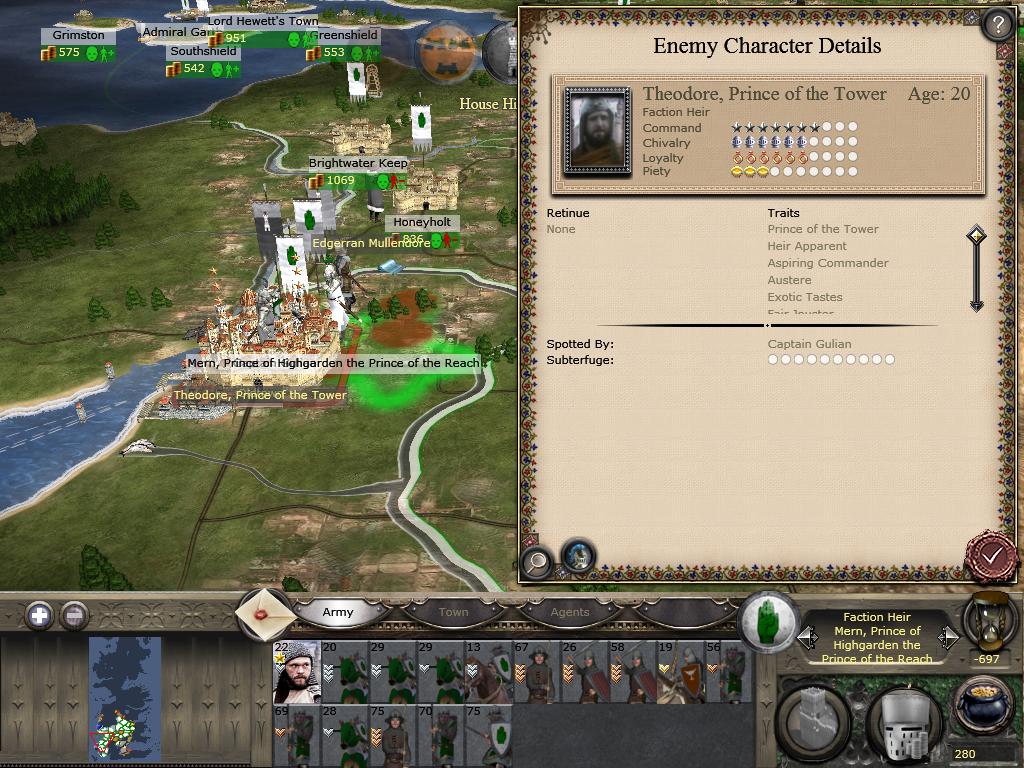The image size is (1024, 768).
Task: Open help with the question mark button
Action: 998,24
